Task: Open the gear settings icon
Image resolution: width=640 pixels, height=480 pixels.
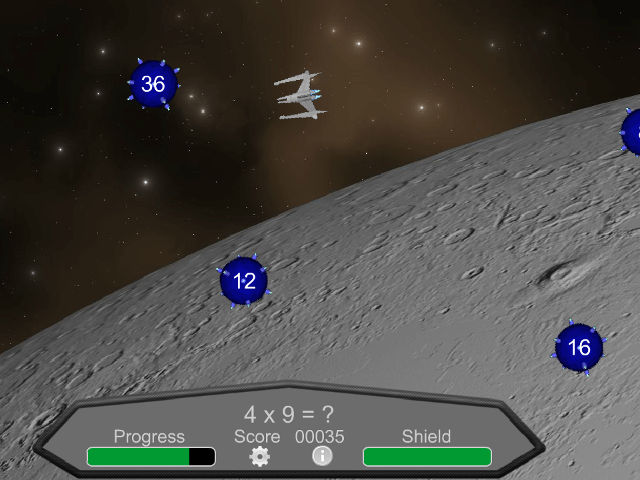Action: click(260, 457)
